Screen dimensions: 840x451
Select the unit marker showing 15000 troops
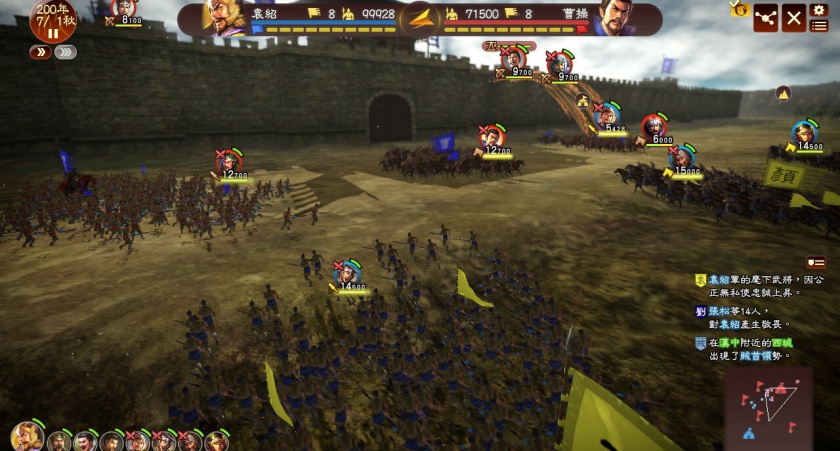tap(682, 158)
